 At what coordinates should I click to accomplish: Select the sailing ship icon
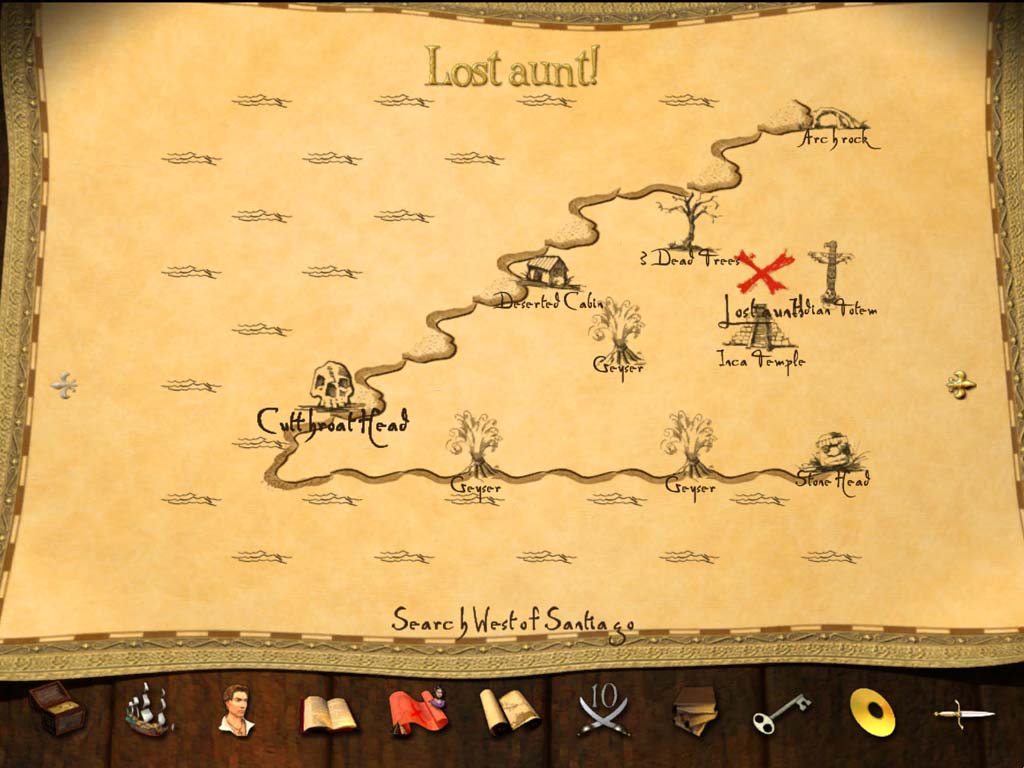coord(147,709)
